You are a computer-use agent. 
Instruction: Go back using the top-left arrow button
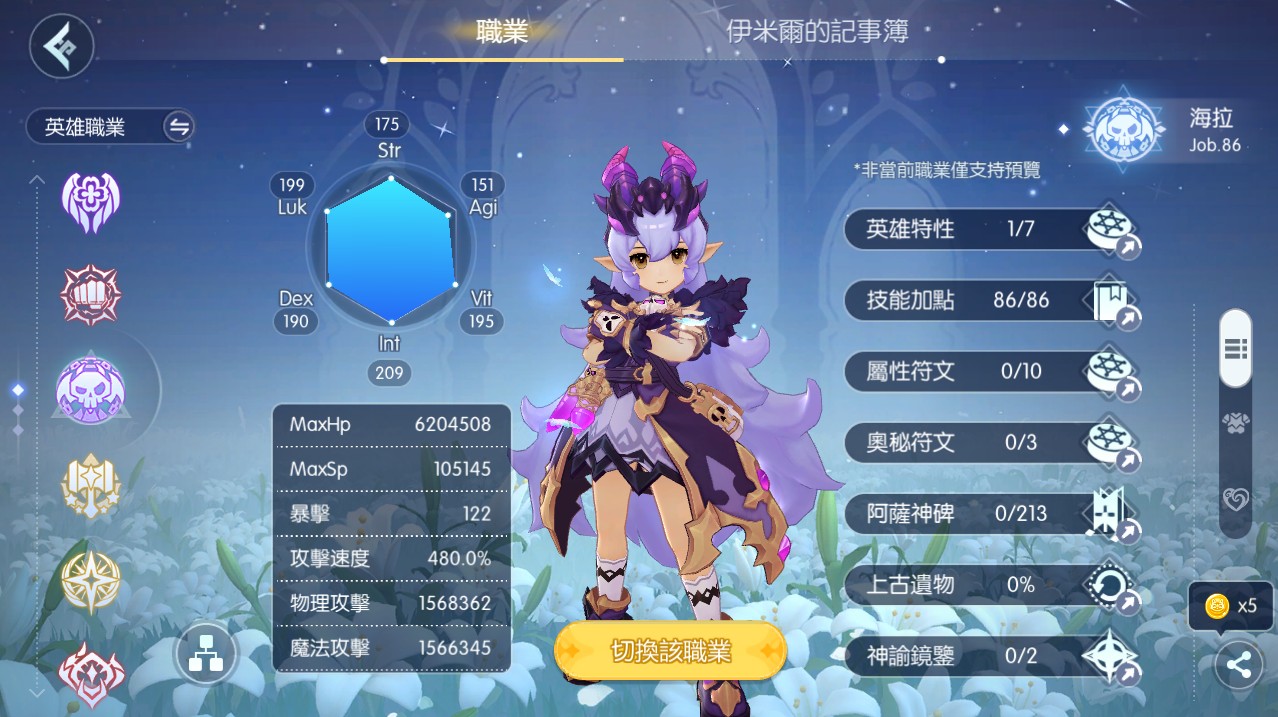[61, 46]
